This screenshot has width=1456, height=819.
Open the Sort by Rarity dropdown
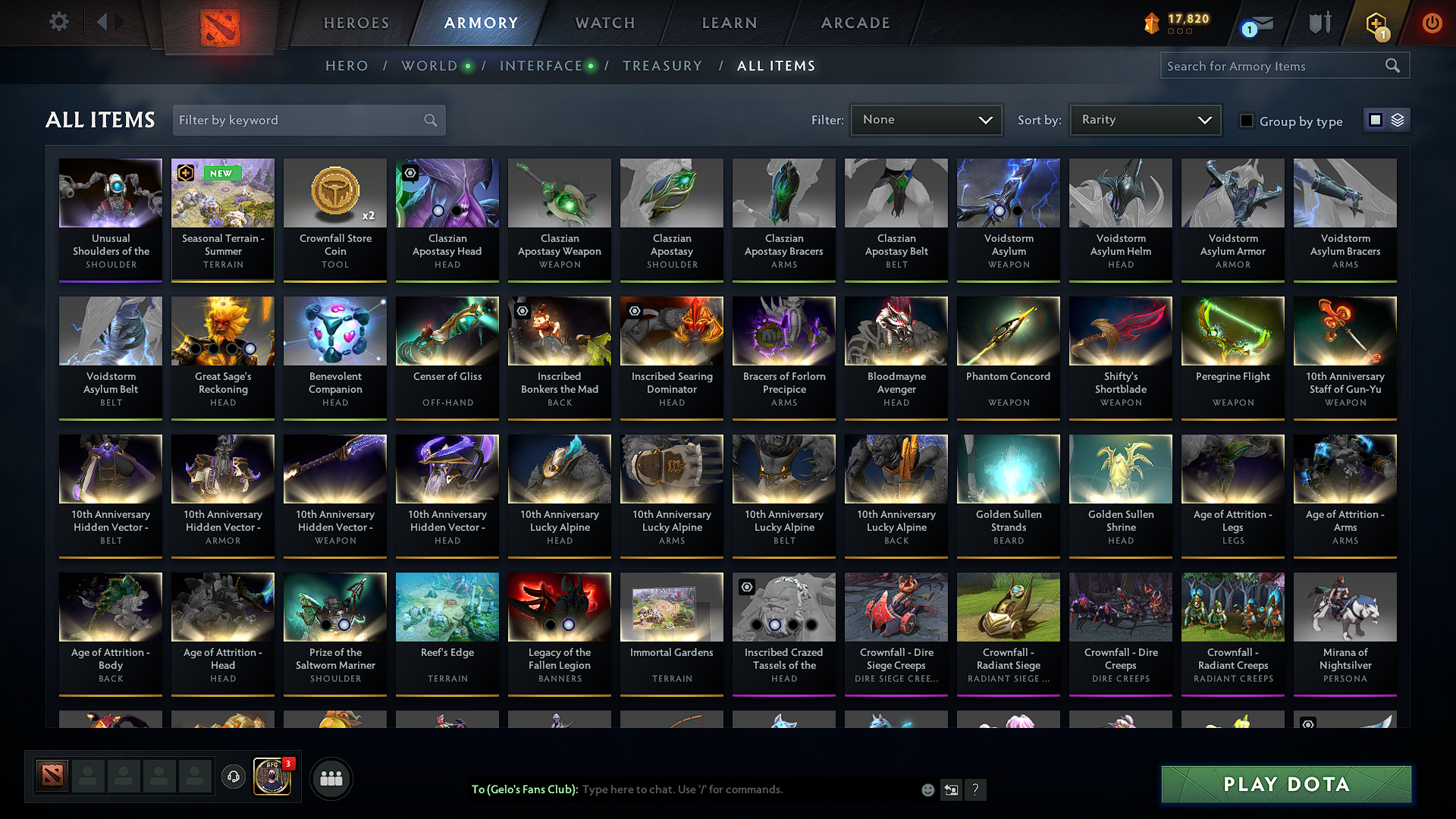(x=1144, y=119)
